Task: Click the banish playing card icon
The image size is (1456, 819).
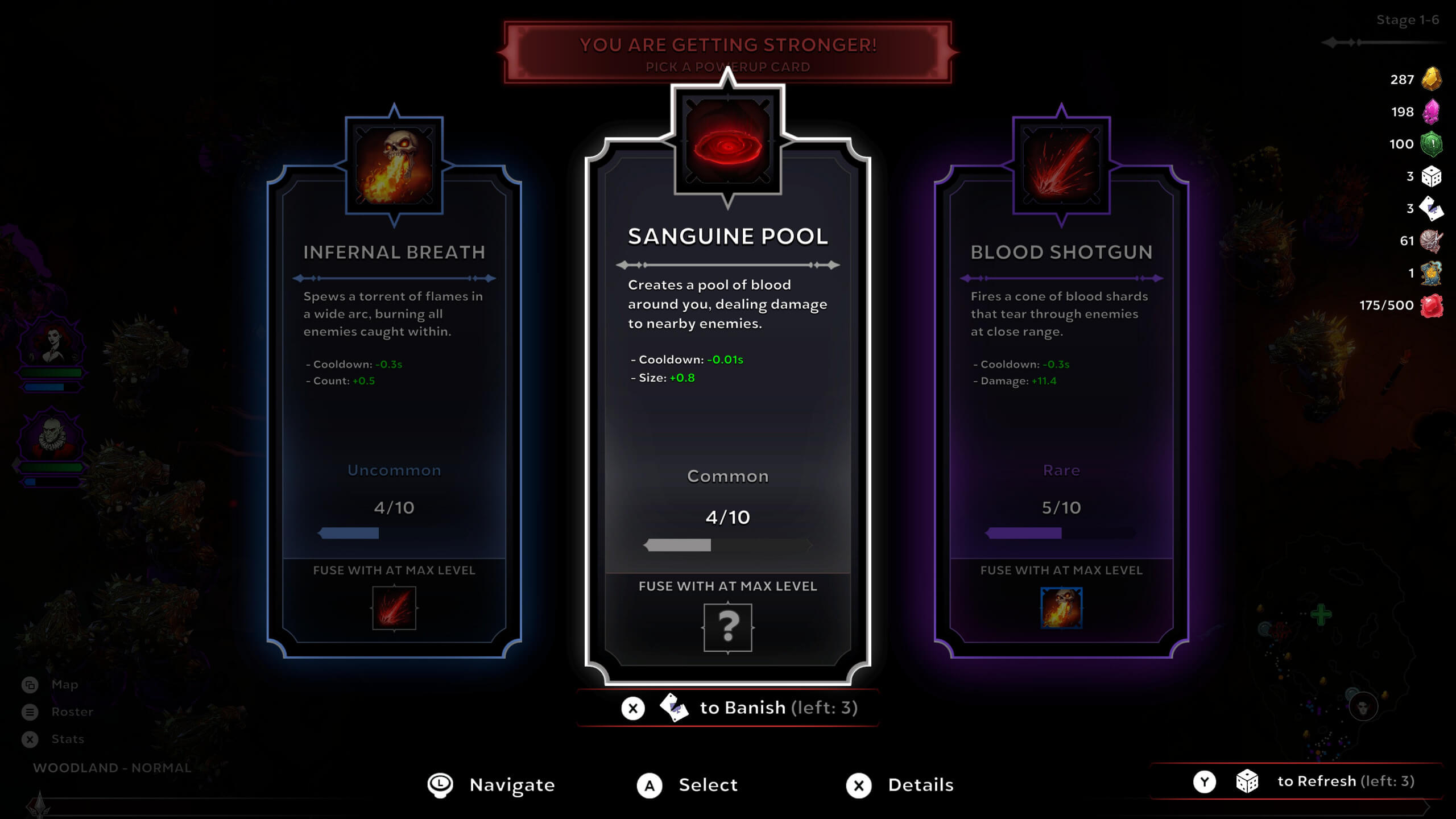Action: [675, 709]
